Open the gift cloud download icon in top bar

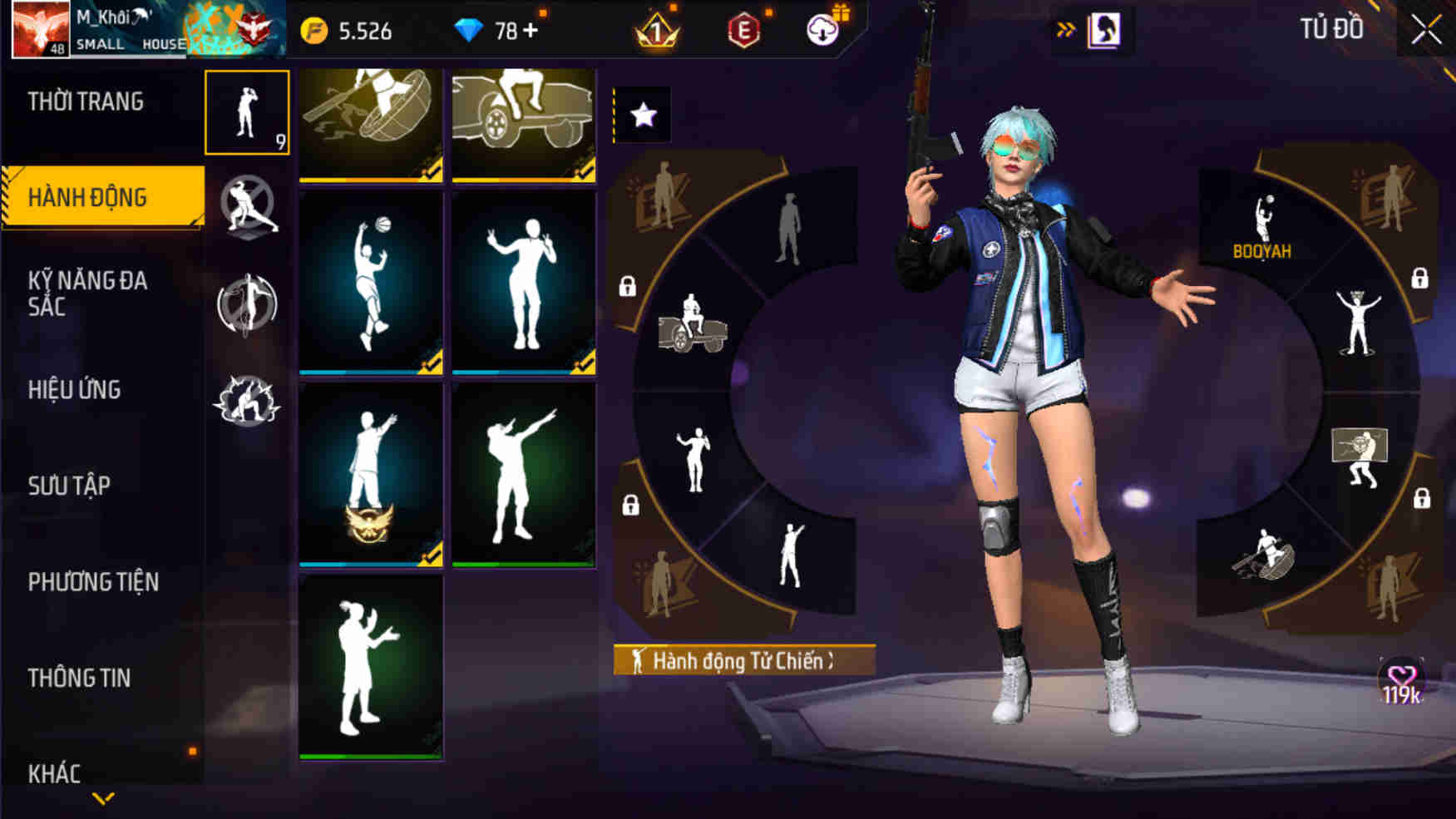tap(822, 27)
